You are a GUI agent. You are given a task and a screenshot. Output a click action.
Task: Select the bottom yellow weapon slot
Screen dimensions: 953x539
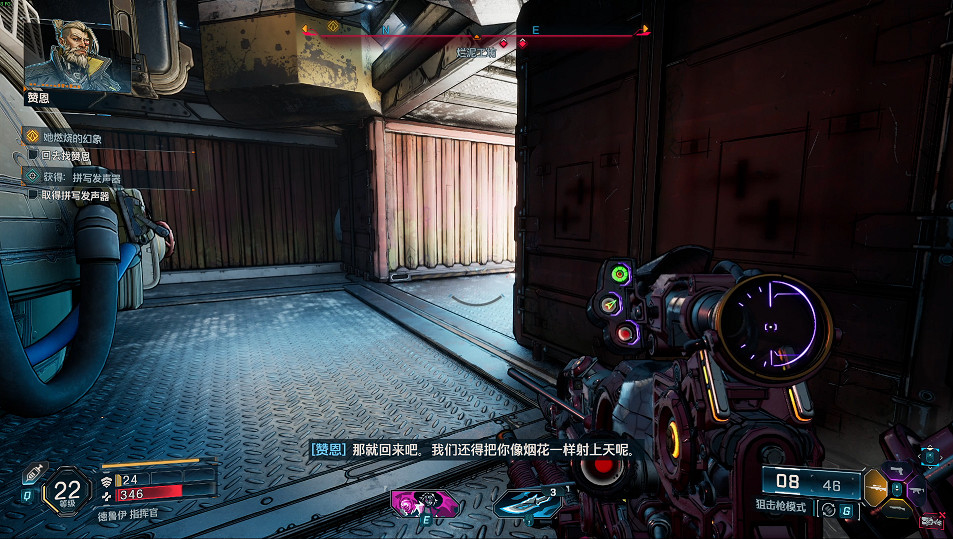[x=896, y=510]
